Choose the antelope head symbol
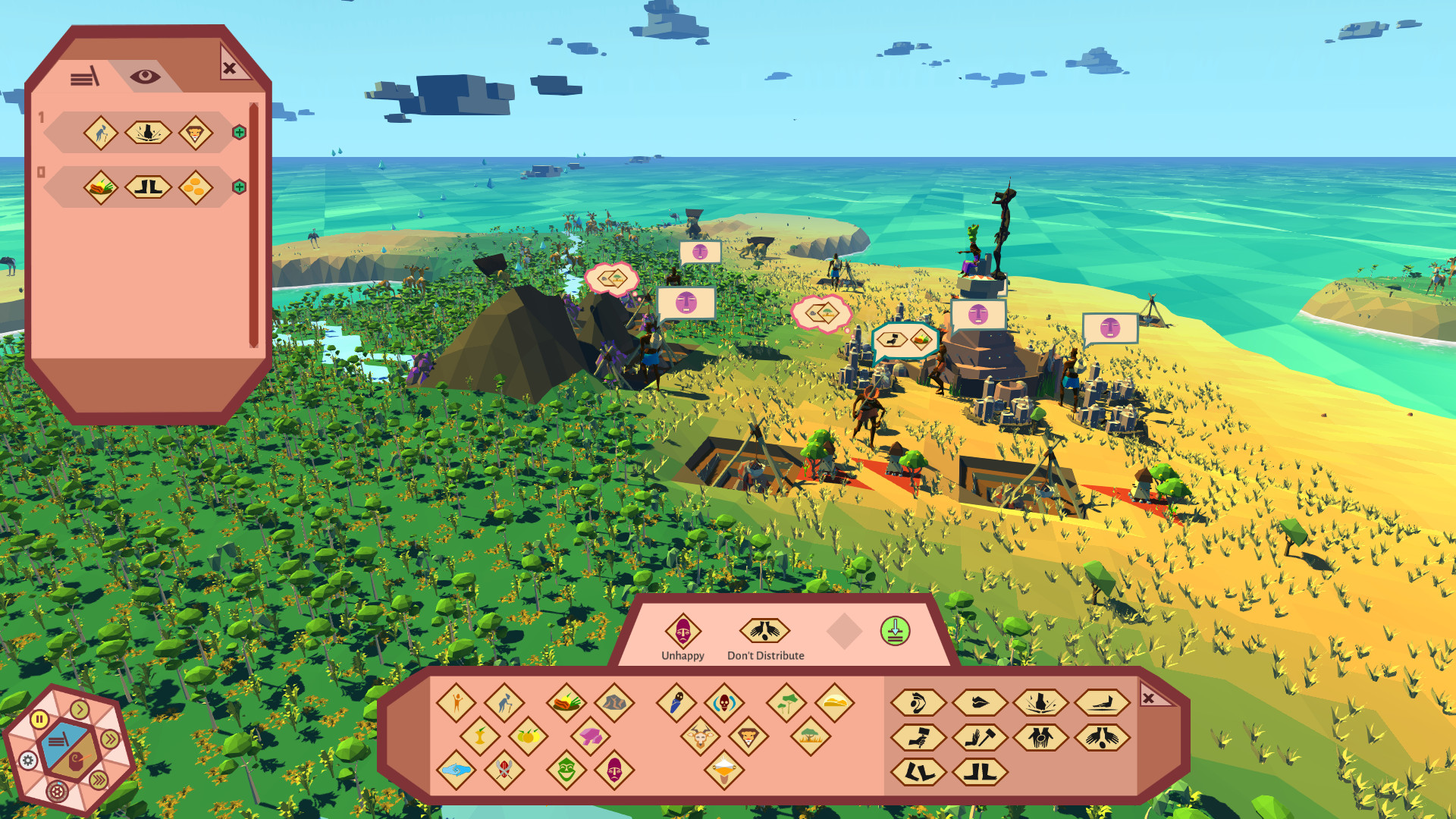1456x819 pixels. coord(700,736)
